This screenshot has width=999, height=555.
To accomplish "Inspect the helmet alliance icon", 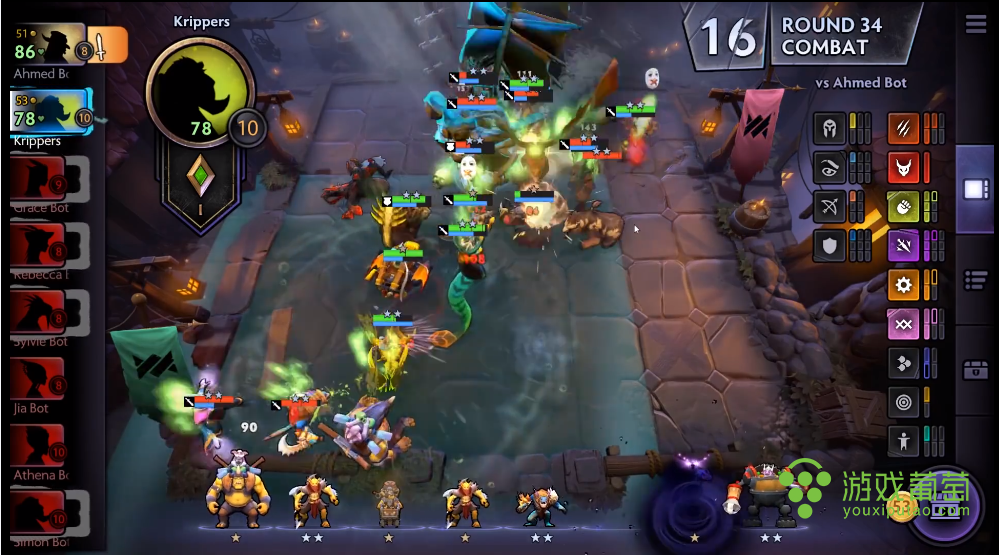I will click(x=829, y=128).
